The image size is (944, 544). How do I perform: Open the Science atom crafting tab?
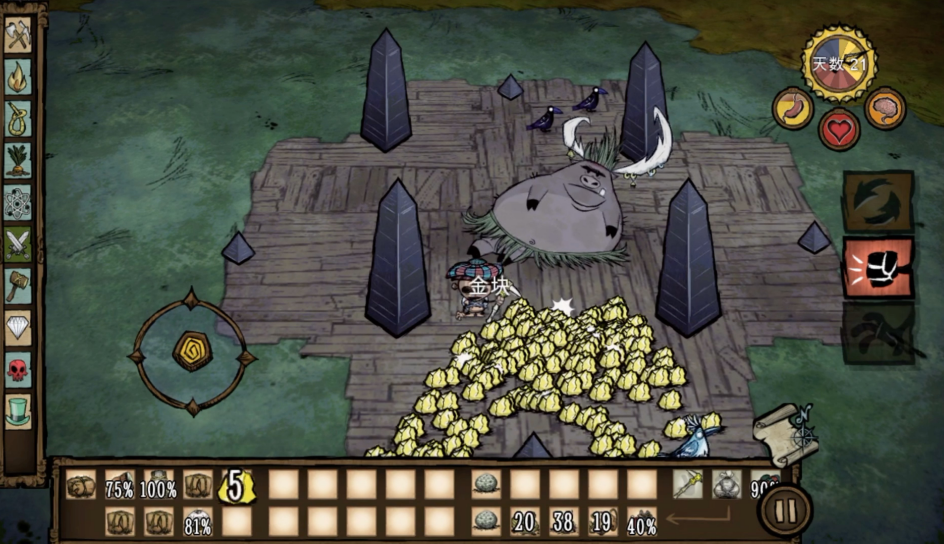18,200
